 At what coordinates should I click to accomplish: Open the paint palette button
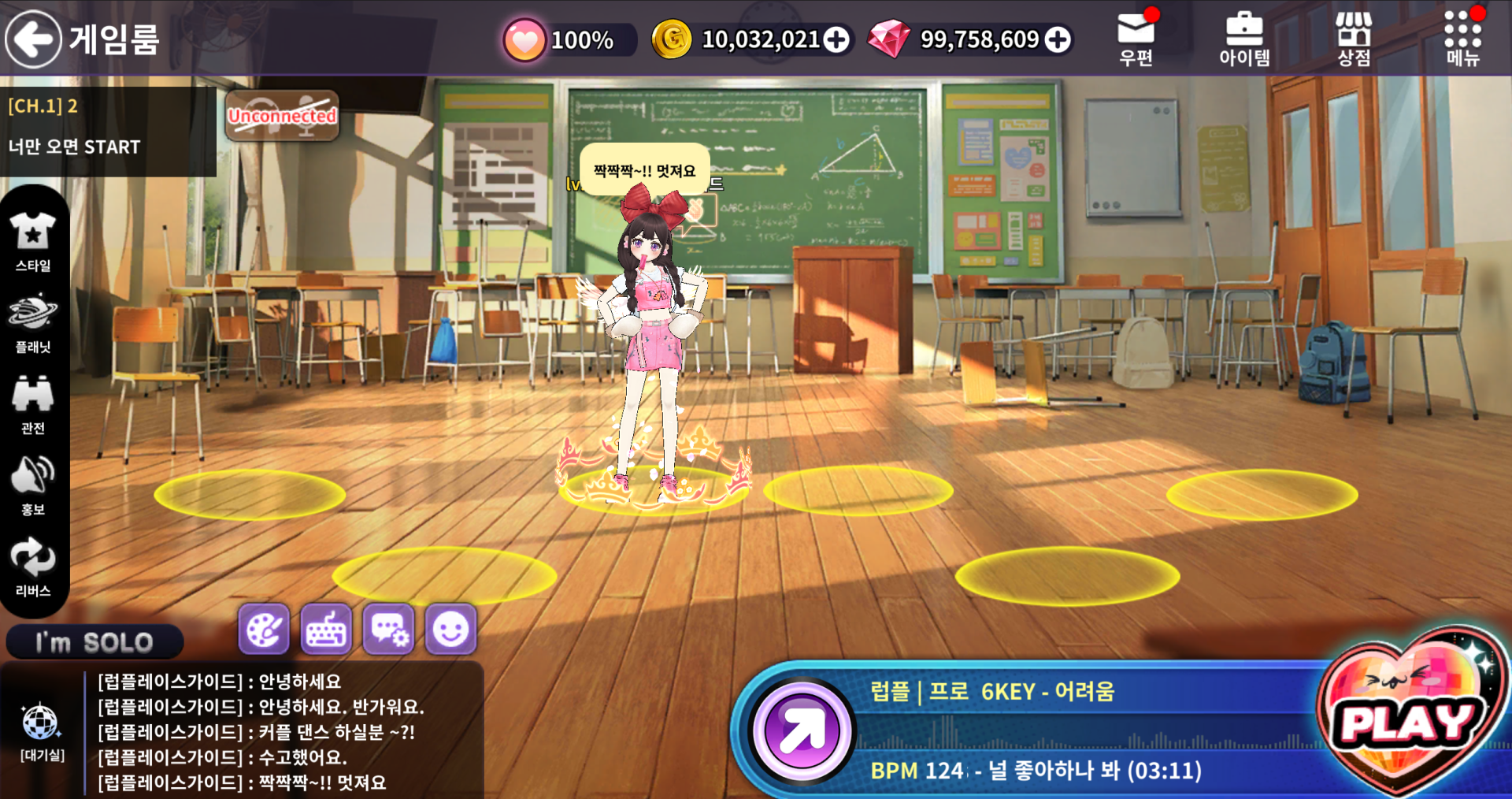click(264, 630)
